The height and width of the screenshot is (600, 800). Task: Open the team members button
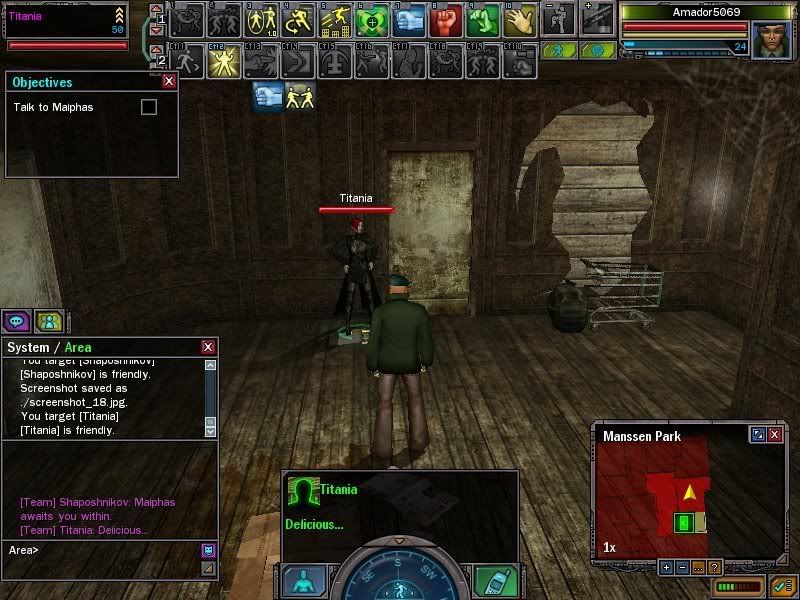click(48, 321)
